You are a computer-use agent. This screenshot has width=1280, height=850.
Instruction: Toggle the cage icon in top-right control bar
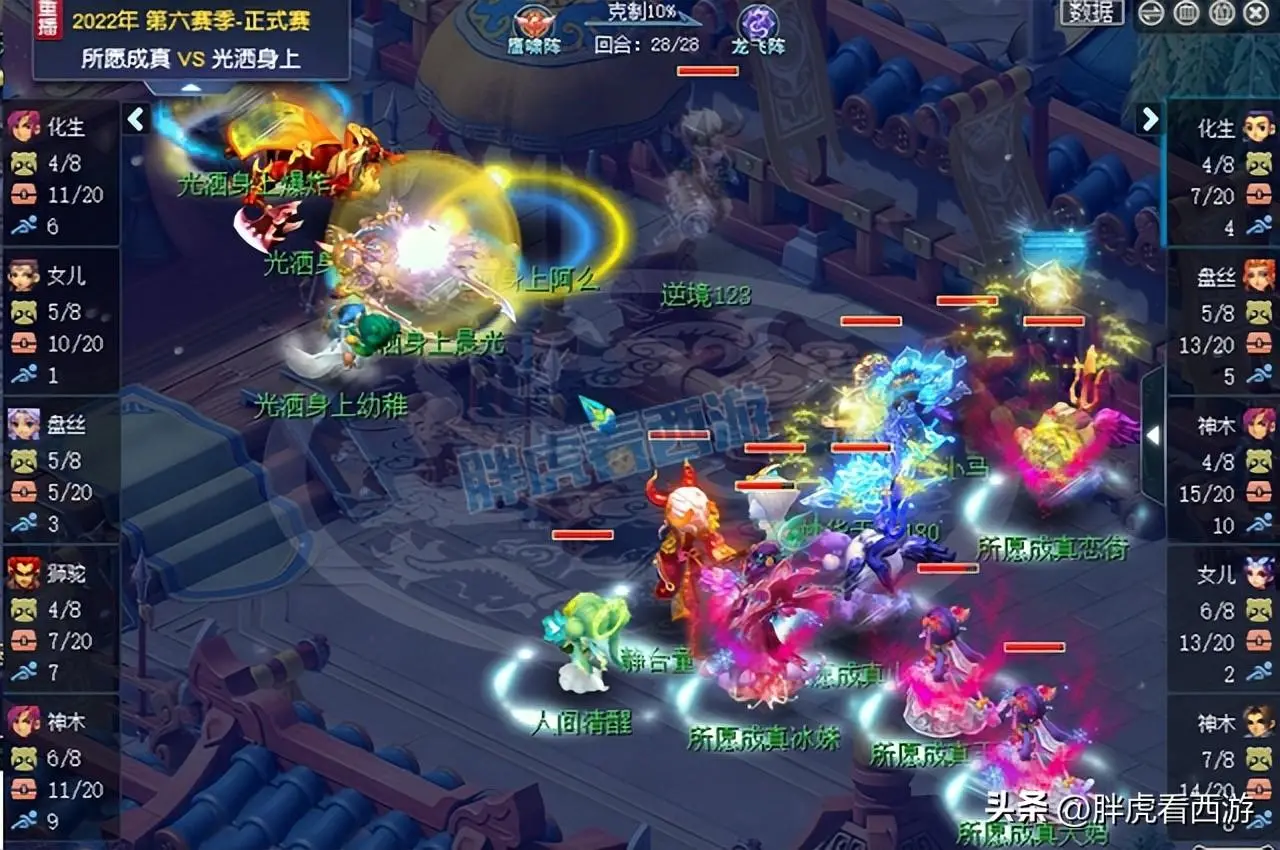pyautogui.click(x=1221, y=11)
